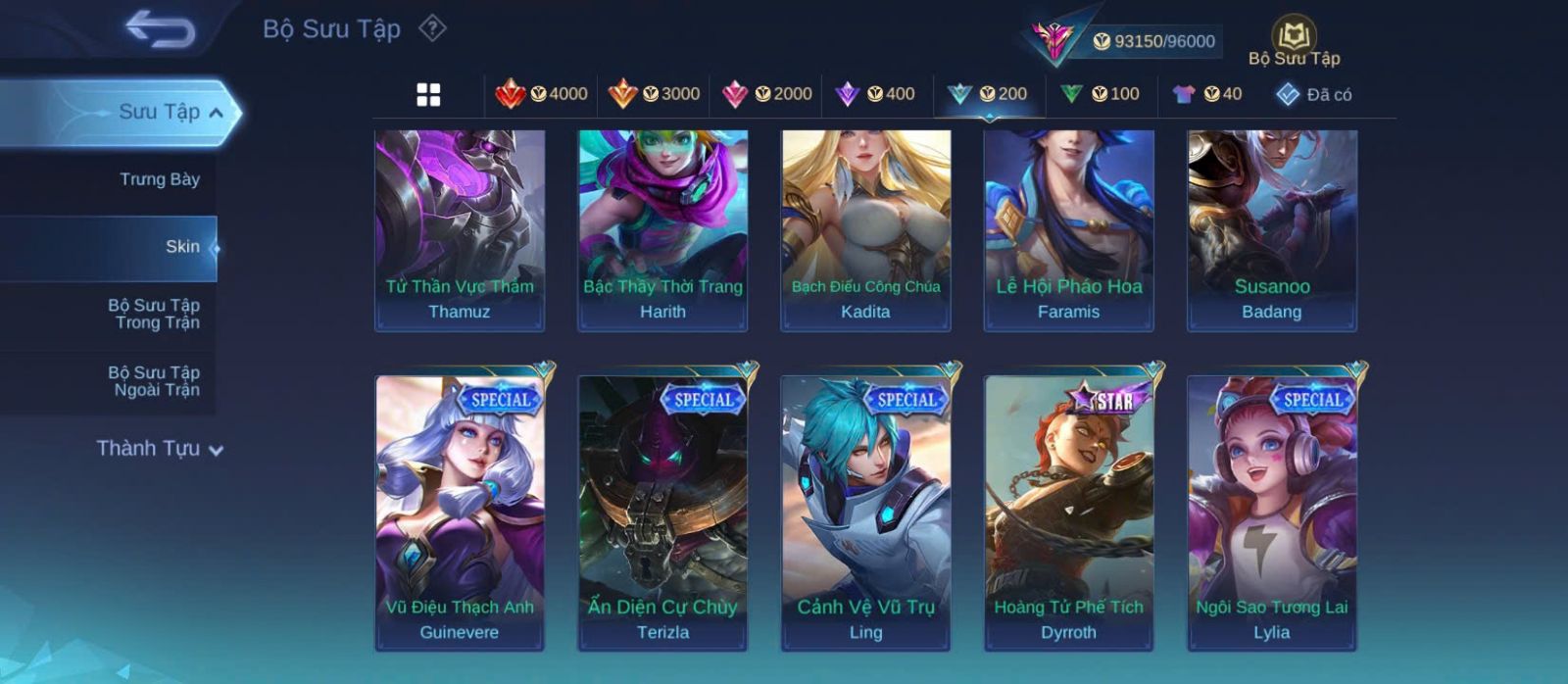The height and width of the screenshot is (684, 1568).
Task: Open Bộ Sưu Tập Trong Trận
Action: (x=154, y=314)
